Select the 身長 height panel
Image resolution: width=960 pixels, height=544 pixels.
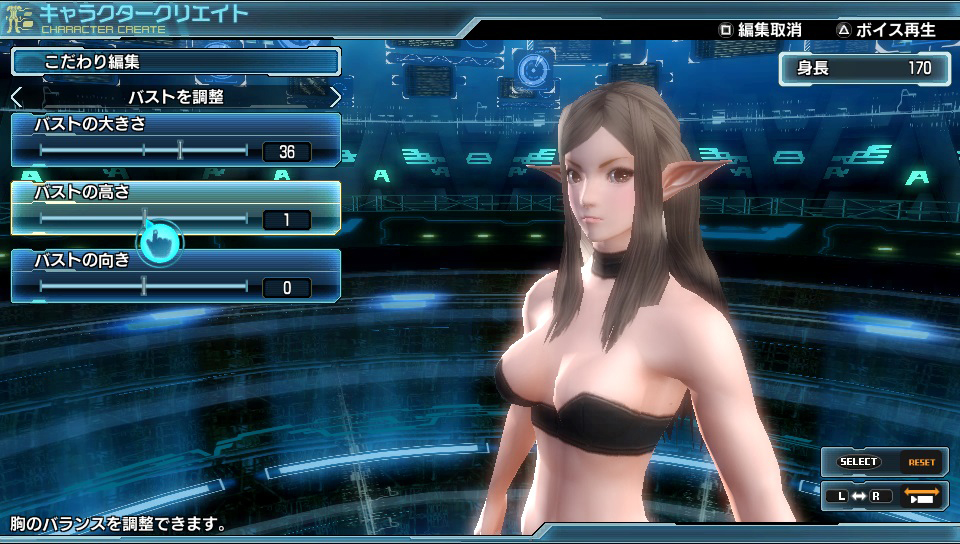coord(864,69)
